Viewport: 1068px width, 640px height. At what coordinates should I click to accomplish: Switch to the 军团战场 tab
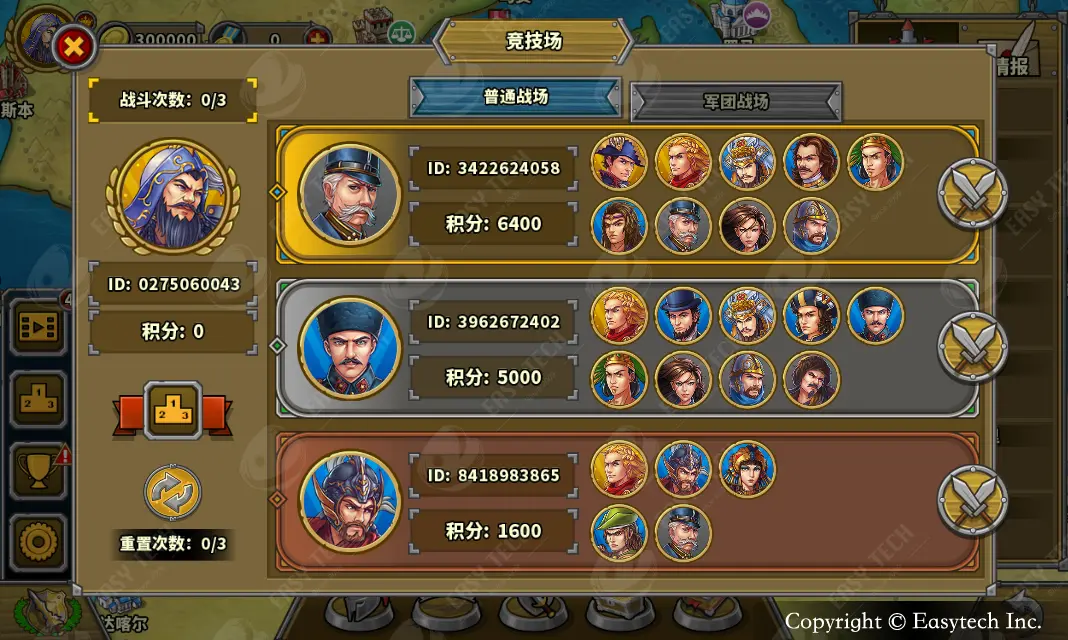(x=736, y=102)
